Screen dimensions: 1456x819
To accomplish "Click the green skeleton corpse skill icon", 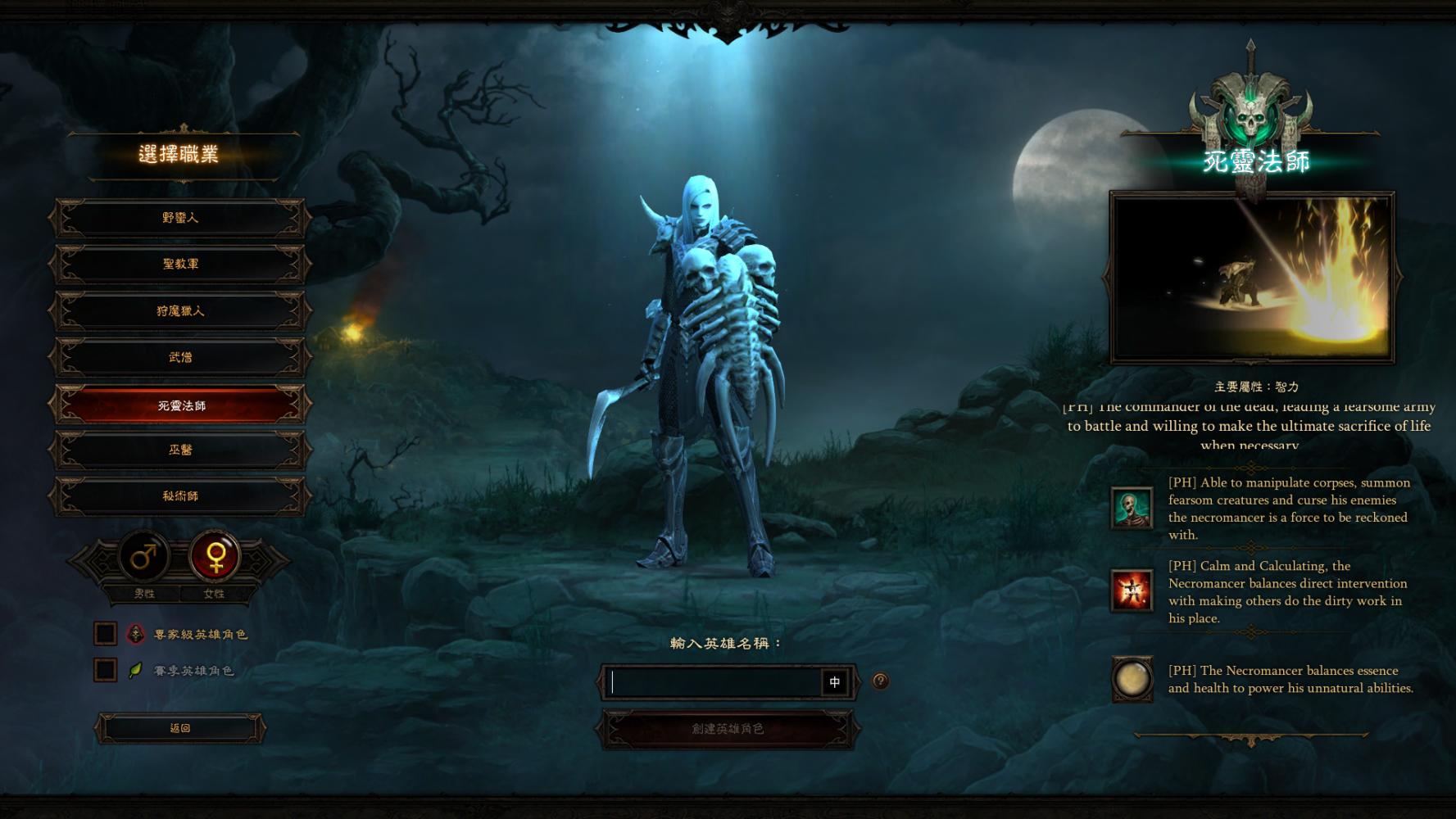I will [x=1132, y=508].
